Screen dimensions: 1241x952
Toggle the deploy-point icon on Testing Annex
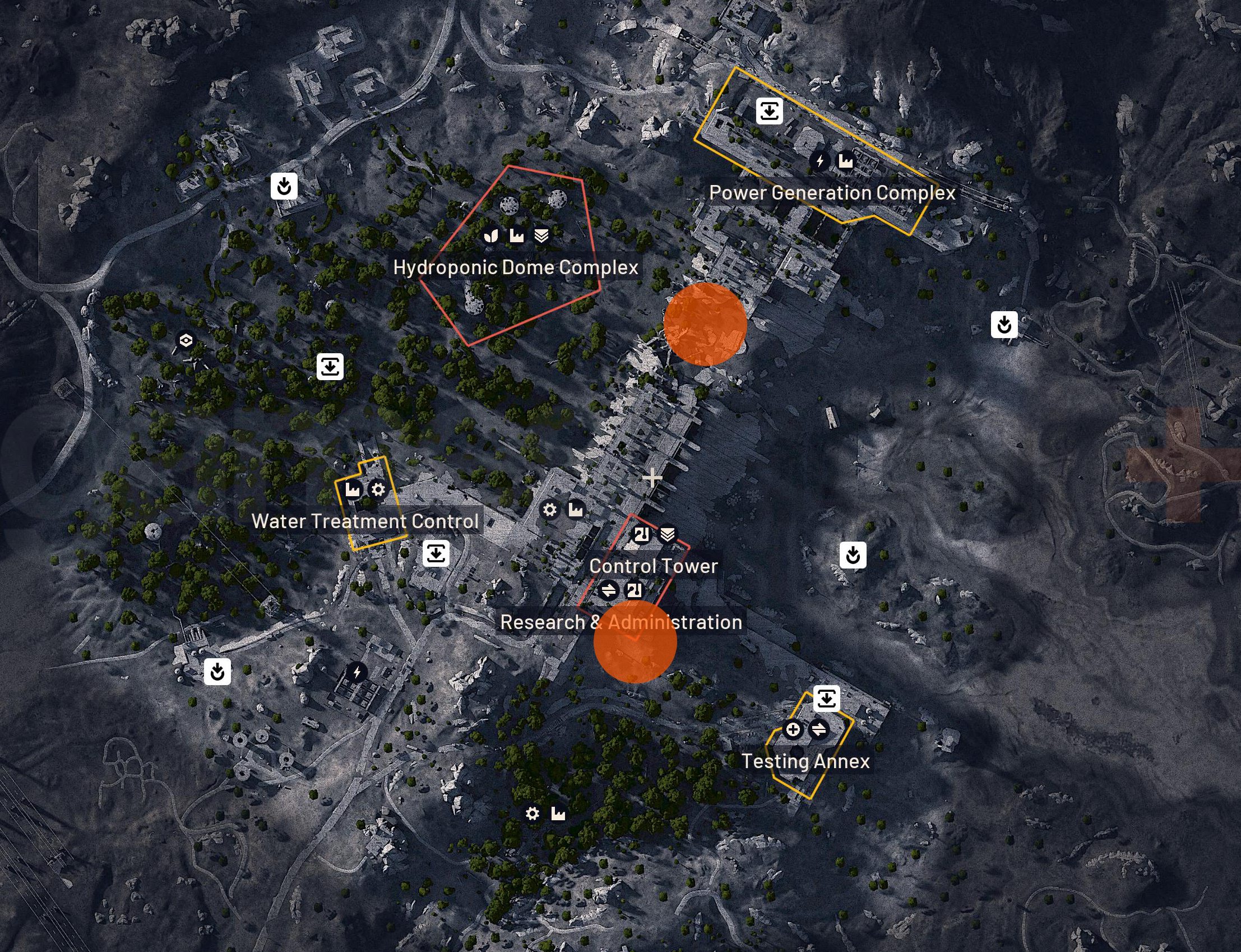tap(827, 698)
